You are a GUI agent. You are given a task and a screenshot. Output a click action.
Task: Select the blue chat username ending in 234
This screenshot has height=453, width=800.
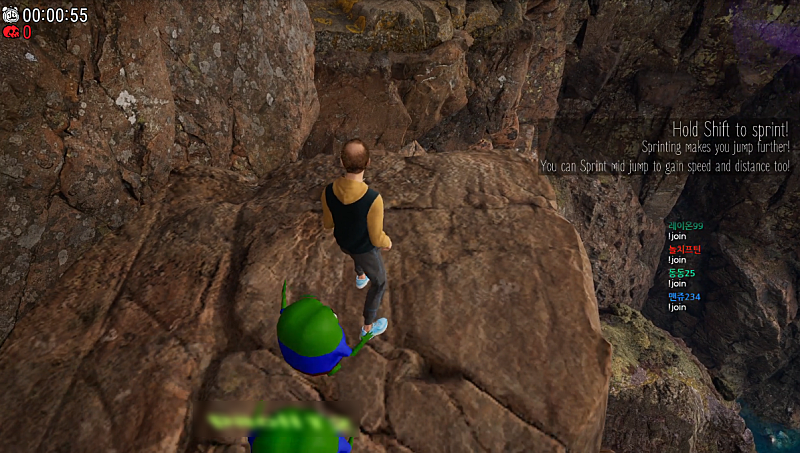tap(684, 297)
